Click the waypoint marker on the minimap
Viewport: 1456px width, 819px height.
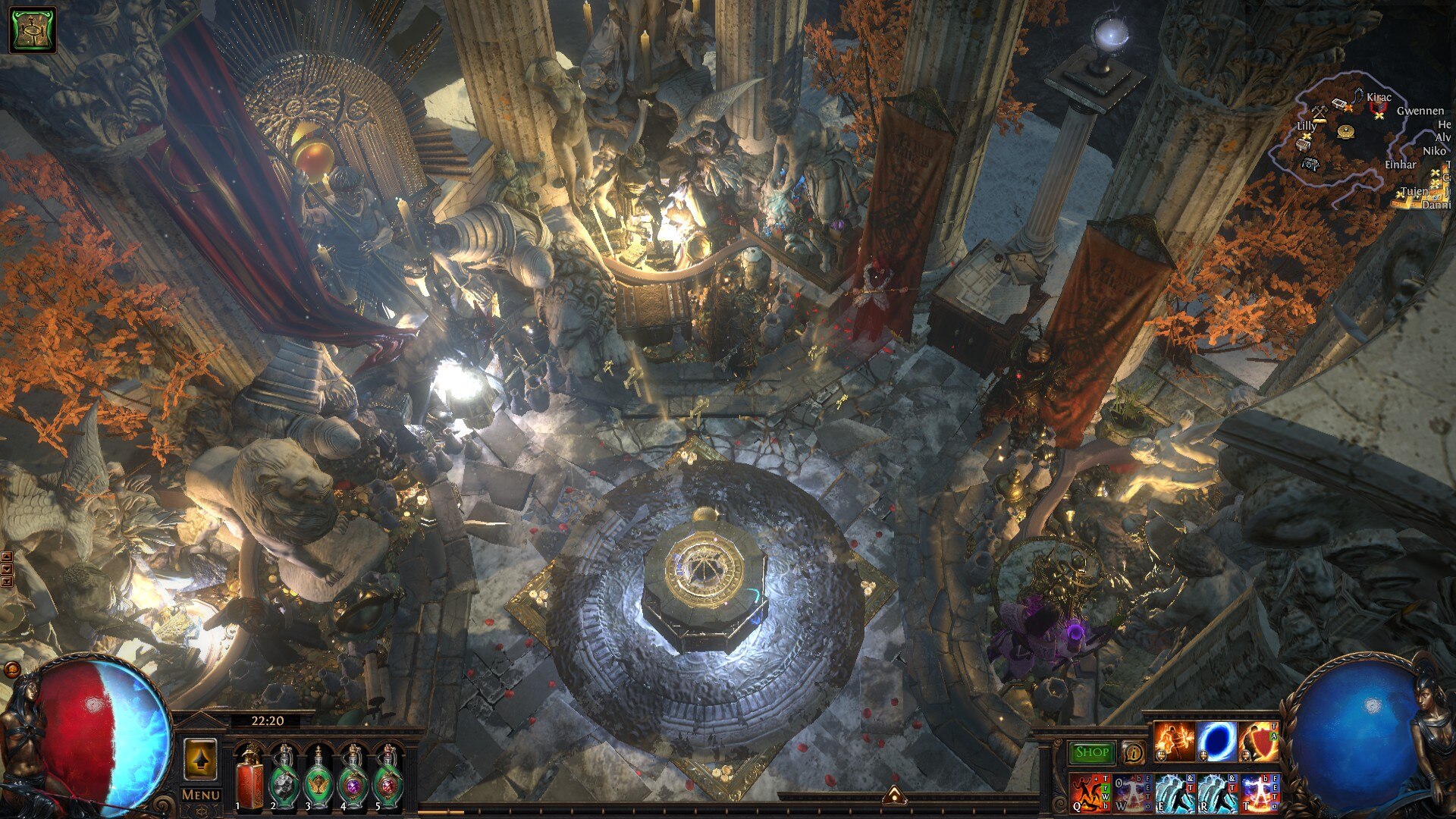(1346, 132)
